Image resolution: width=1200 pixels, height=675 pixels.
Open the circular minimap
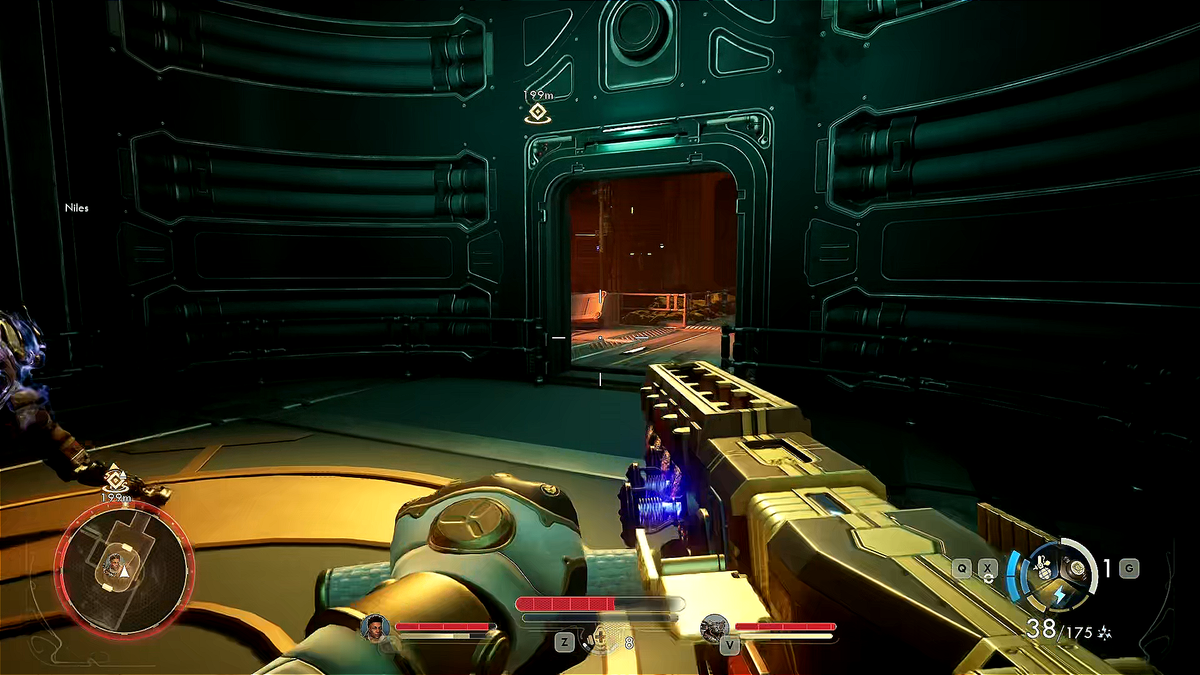[124, 566]
